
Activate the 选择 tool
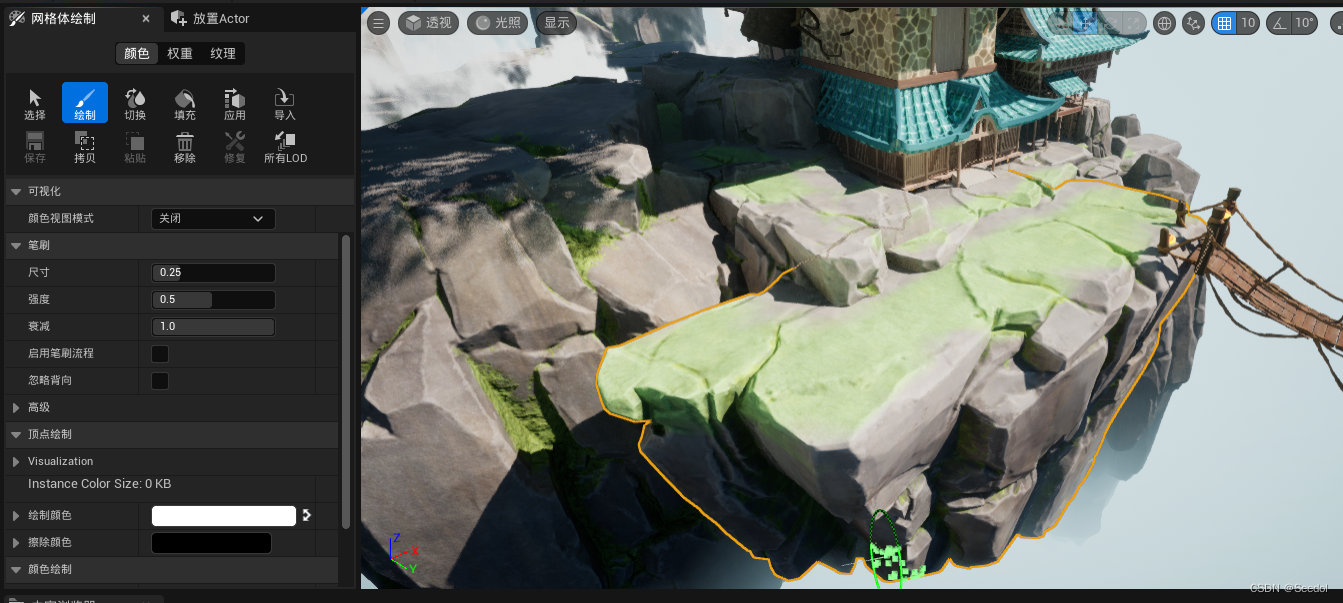pyautogui.click(x=35, y=104)
